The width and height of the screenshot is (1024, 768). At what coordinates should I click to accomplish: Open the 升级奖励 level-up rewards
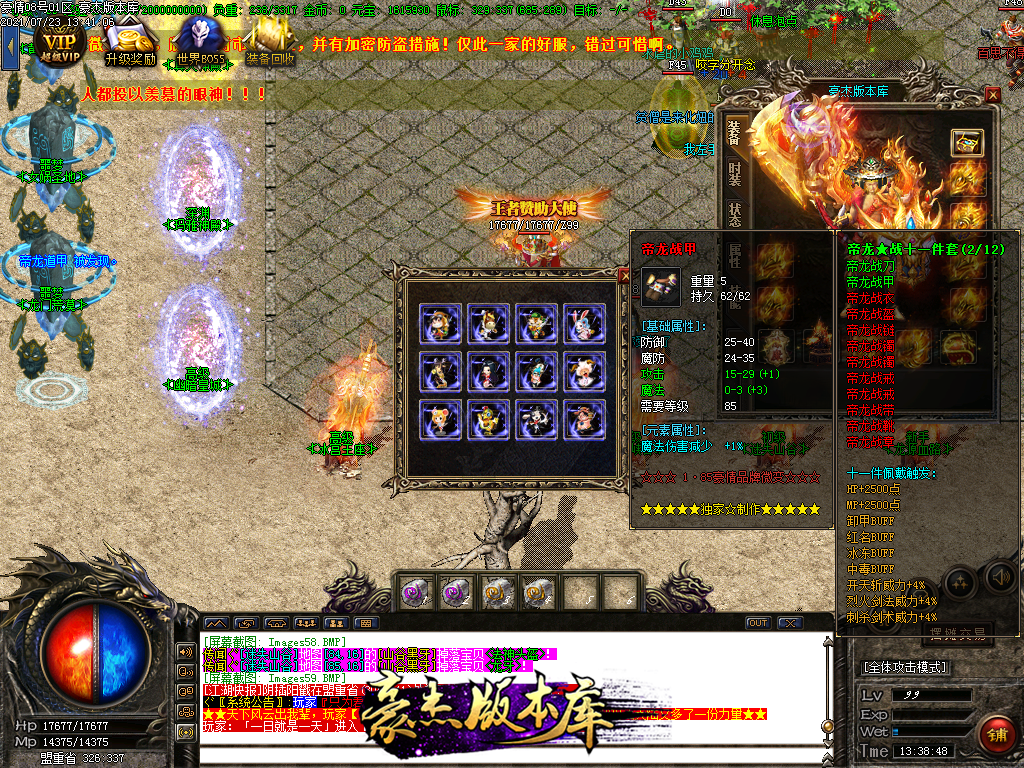[129, 43]
